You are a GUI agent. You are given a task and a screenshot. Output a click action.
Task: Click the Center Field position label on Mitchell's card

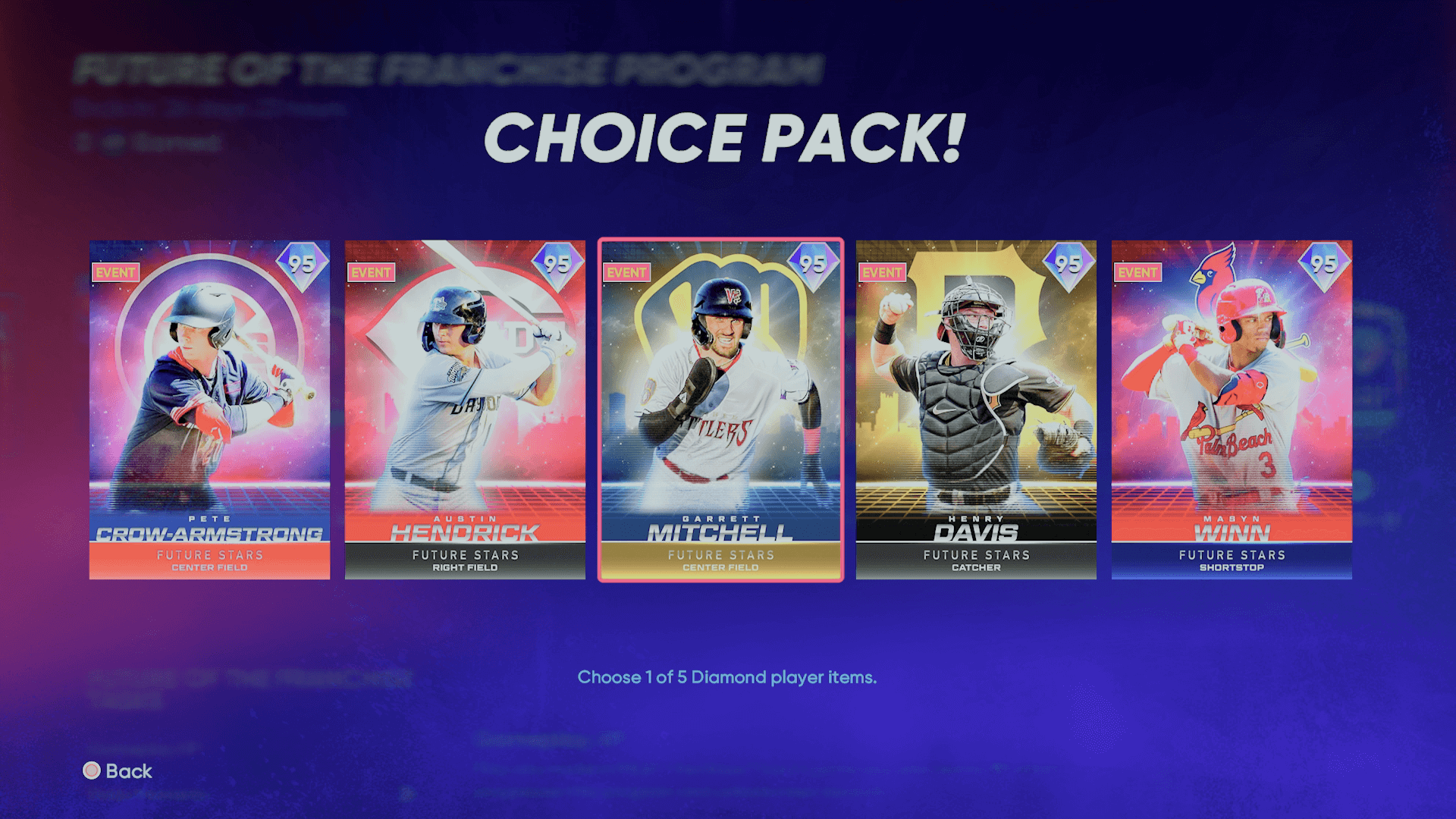720,566
